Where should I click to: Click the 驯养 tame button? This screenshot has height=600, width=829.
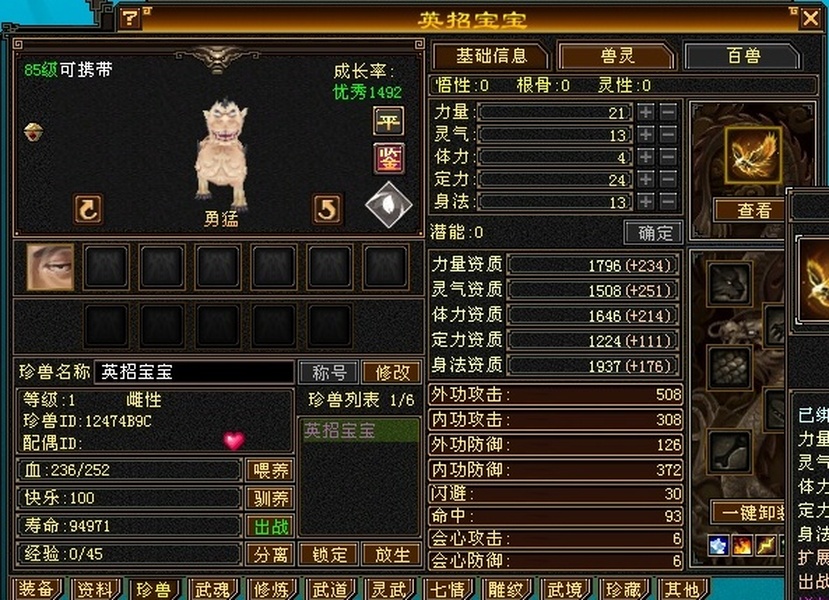coord(269,498)
